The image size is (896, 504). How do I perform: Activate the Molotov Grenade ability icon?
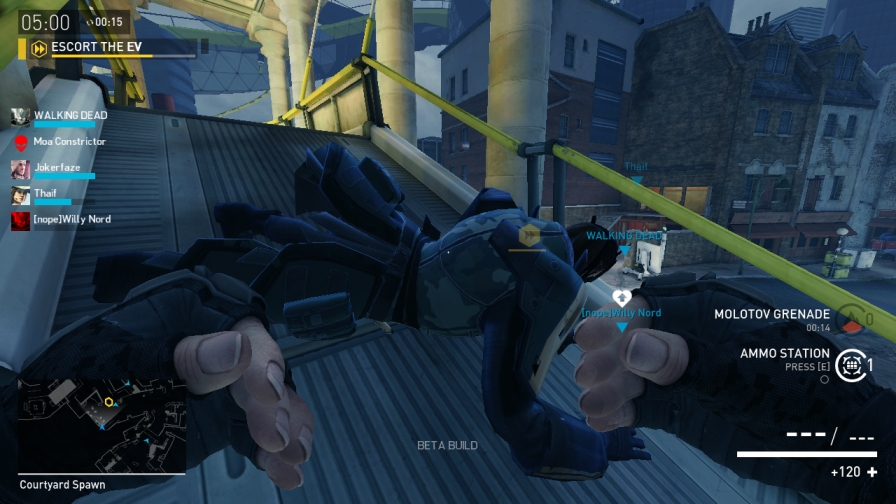[851, 320]
